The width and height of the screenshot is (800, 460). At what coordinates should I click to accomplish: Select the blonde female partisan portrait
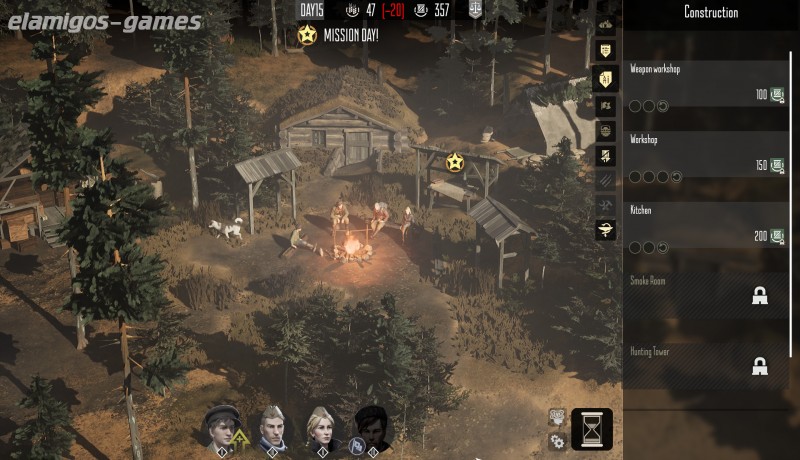[321, 427]
